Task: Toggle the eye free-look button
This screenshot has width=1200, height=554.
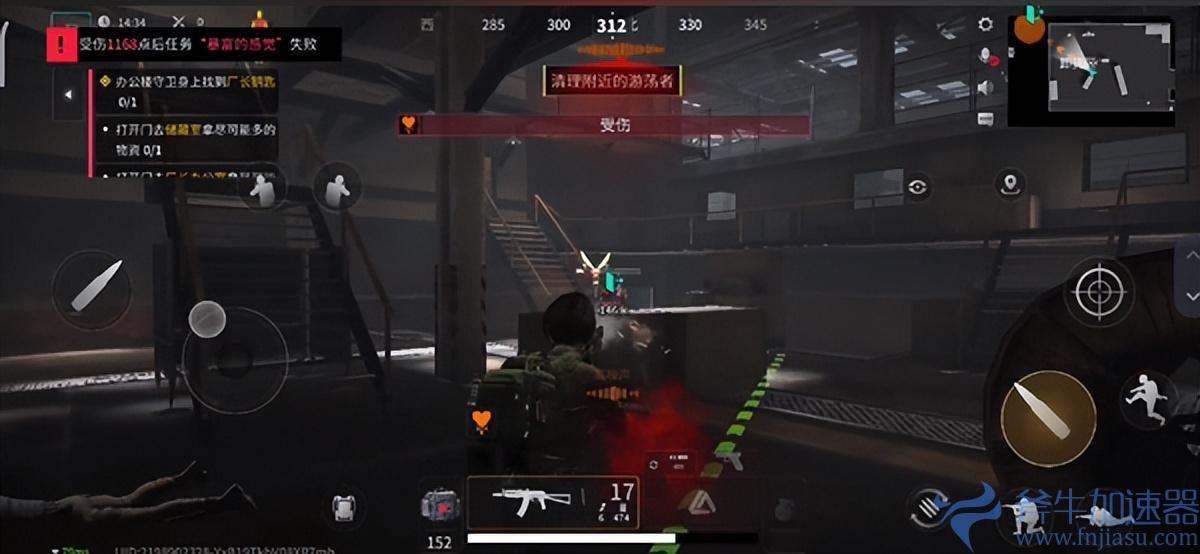Action: pos(918,186)
